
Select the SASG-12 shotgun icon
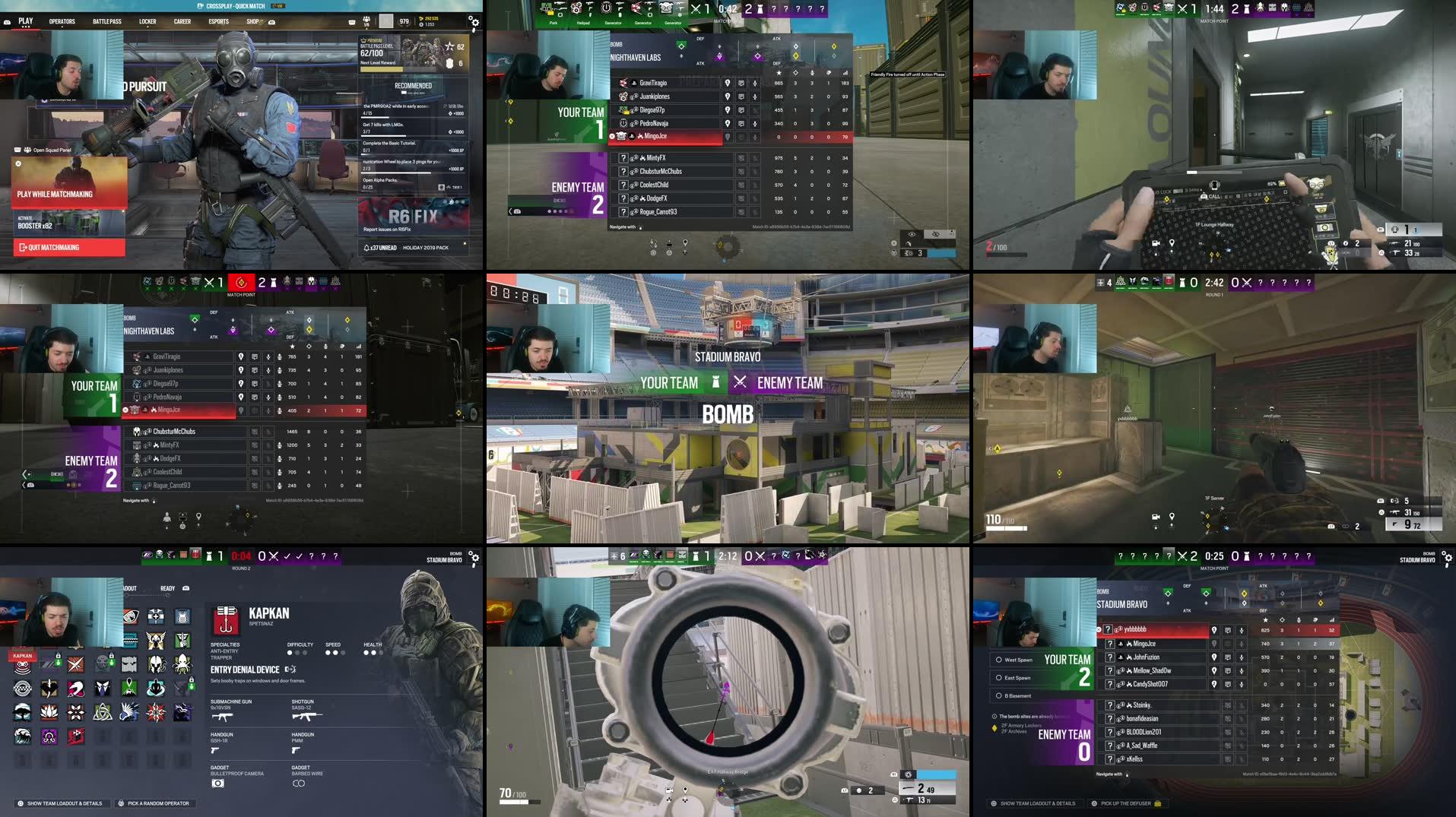point(307,716)
